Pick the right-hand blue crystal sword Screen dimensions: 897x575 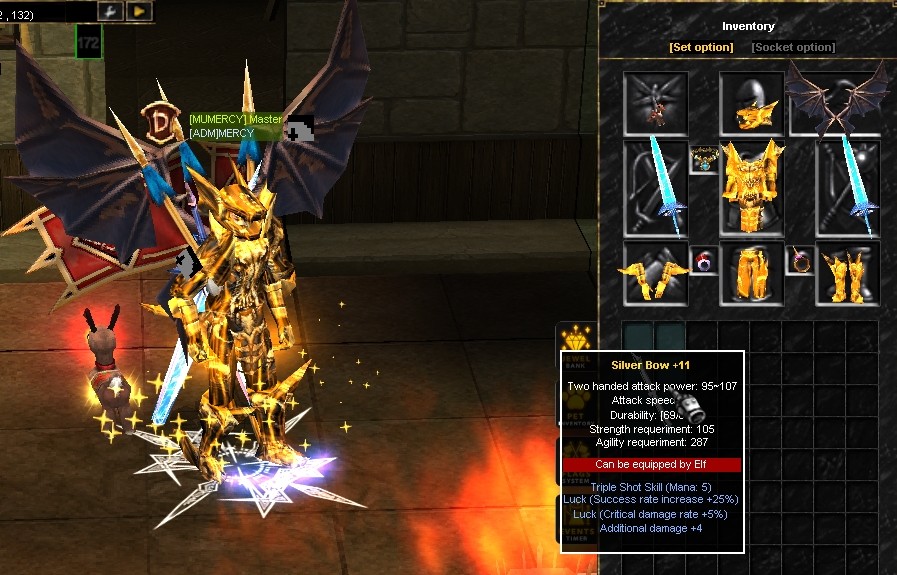pos(847,188)
